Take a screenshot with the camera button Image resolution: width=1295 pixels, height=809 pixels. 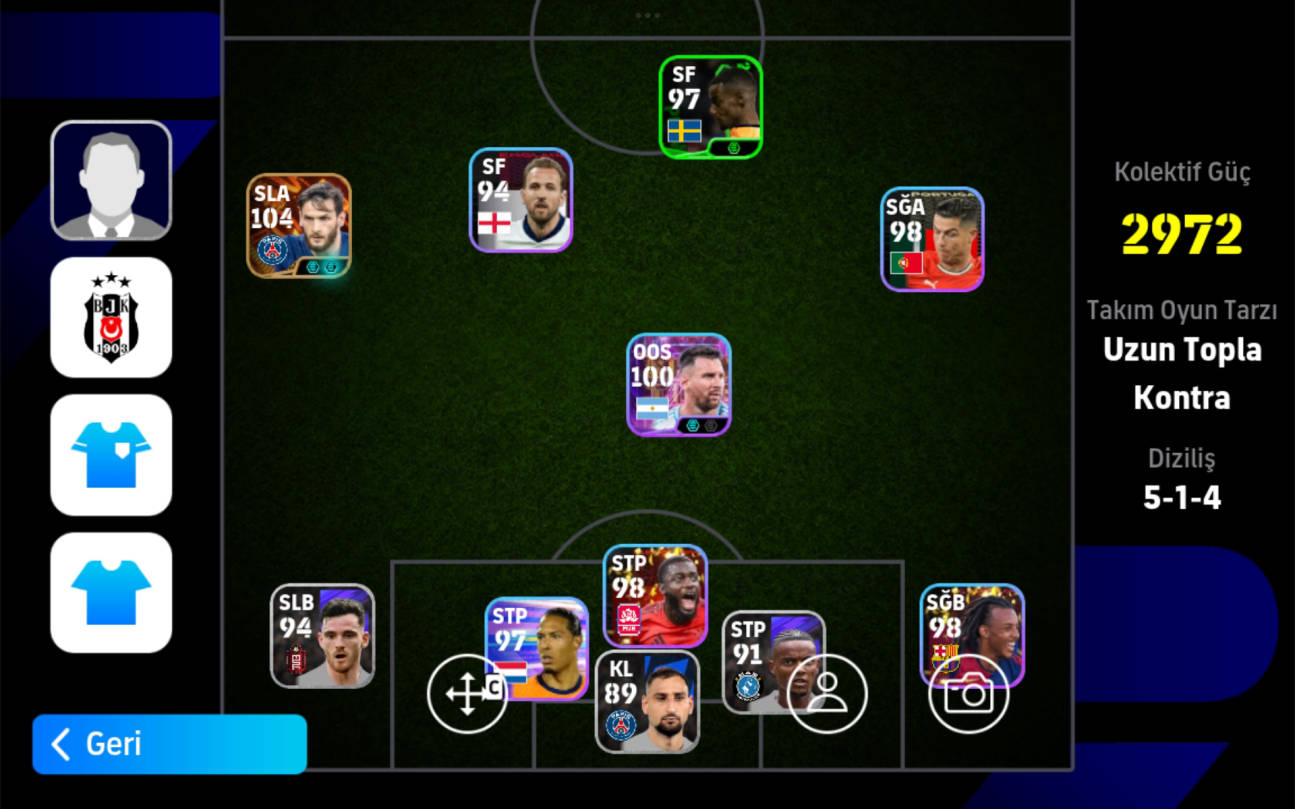pyautogui.click(x=968, y=694)
